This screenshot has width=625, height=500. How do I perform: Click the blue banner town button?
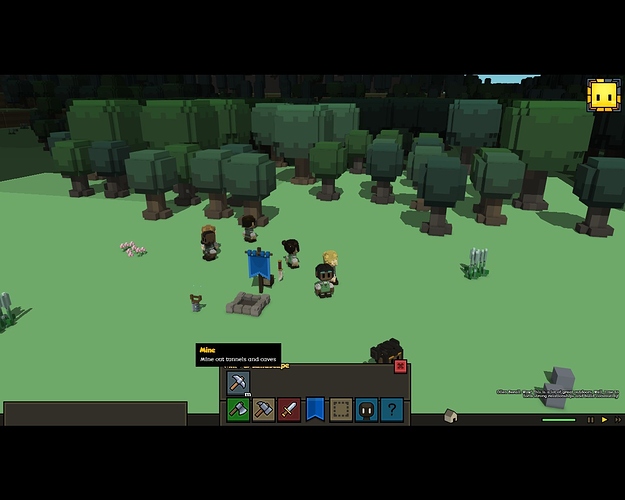pyautogui.click(x=315, y=409)
